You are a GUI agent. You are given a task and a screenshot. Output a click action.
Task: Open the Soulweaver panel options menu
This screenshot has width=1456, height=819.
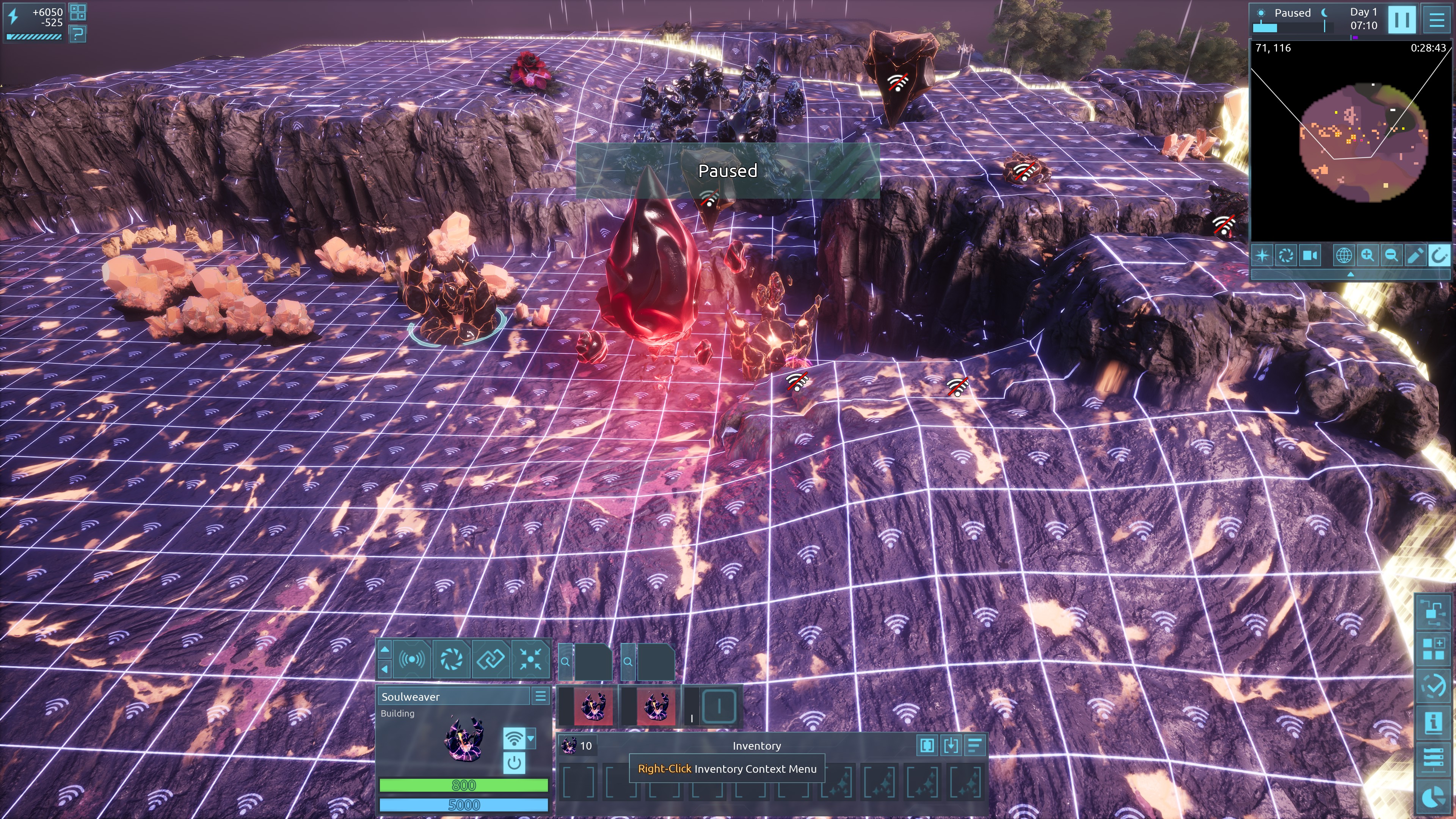click(540, 697)
